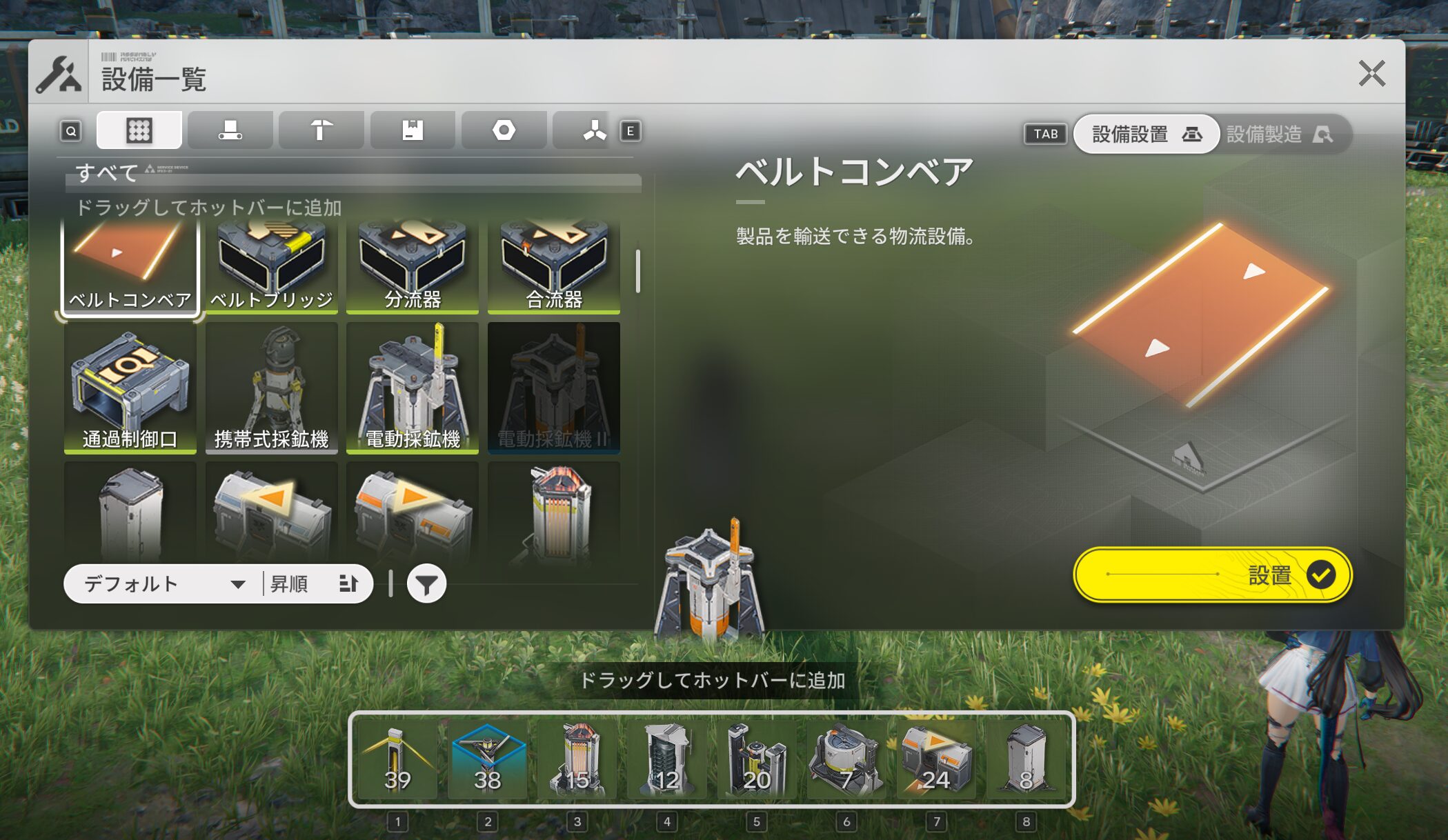Pick the 携帯式採鉱機 portable miner tile
Image resolution: width=1448 pixels, height=840 pixels.
(x=271, y=388)
